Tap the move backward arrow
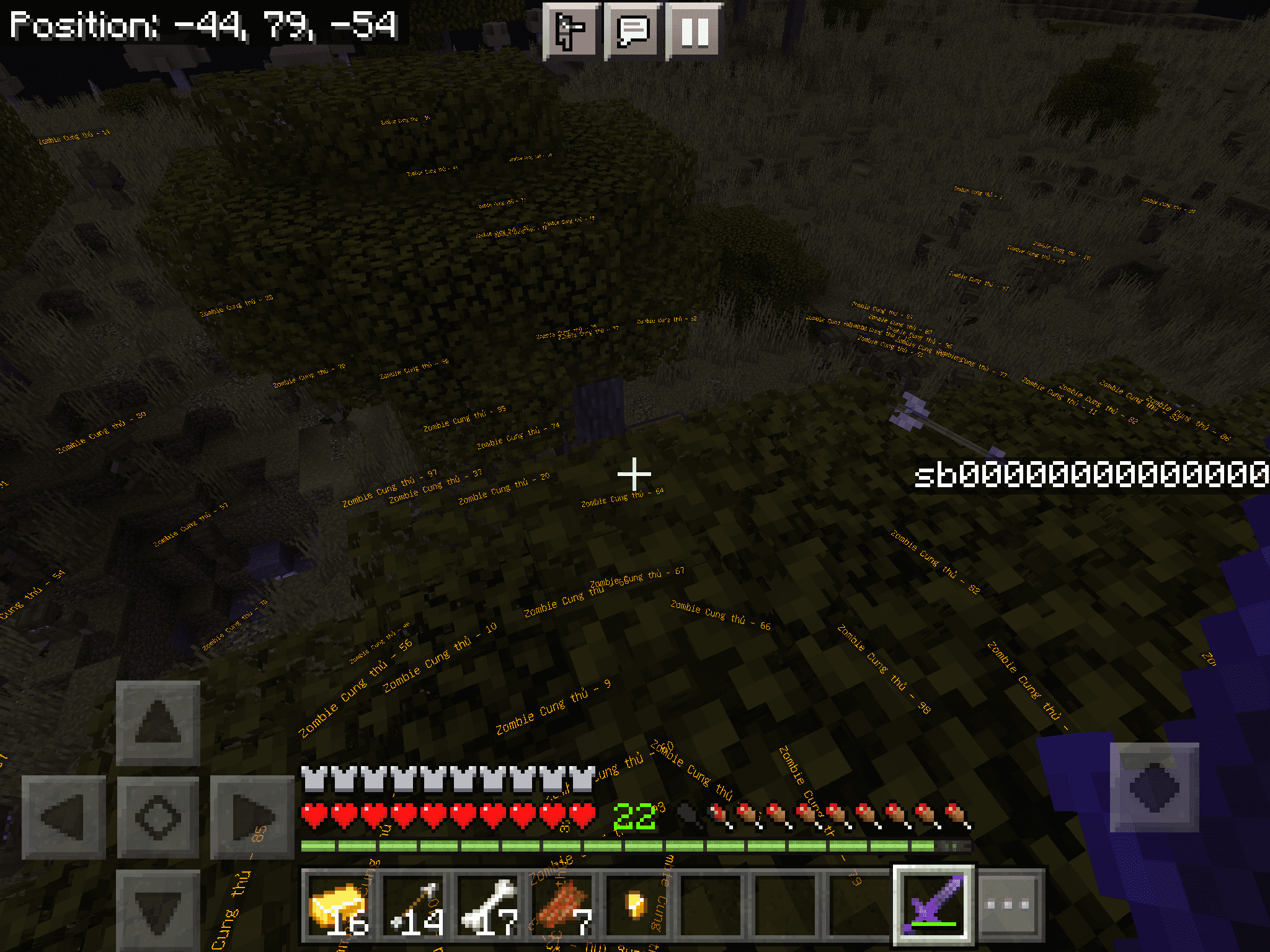The width and height of the screenshot is (1270, 952). pyautogui.click(x=158, y=910)
